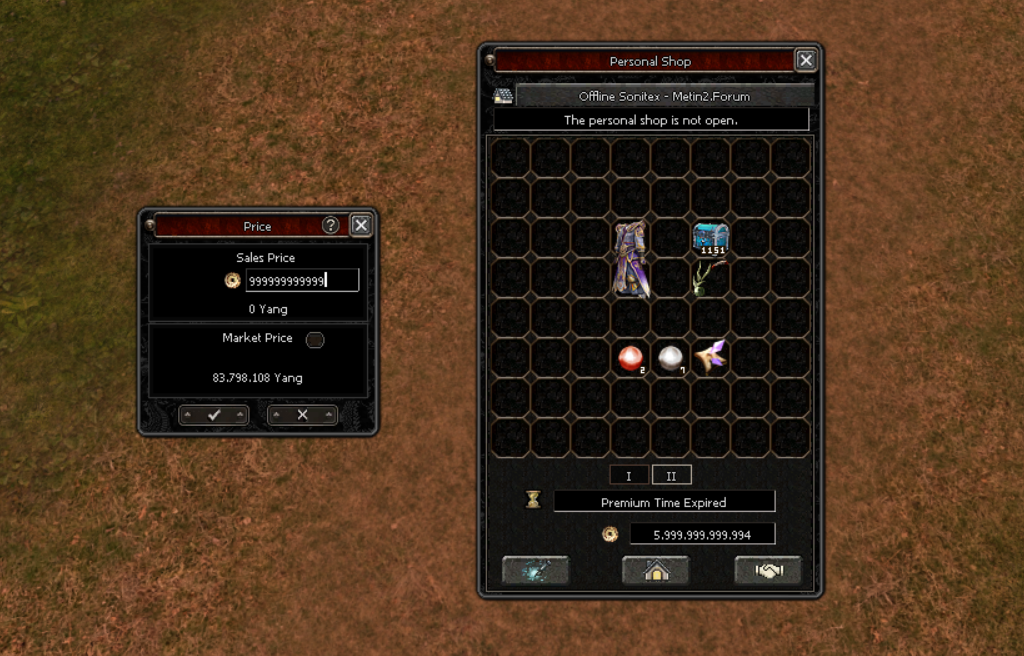Close the Personal Shop window

point(806,61)
